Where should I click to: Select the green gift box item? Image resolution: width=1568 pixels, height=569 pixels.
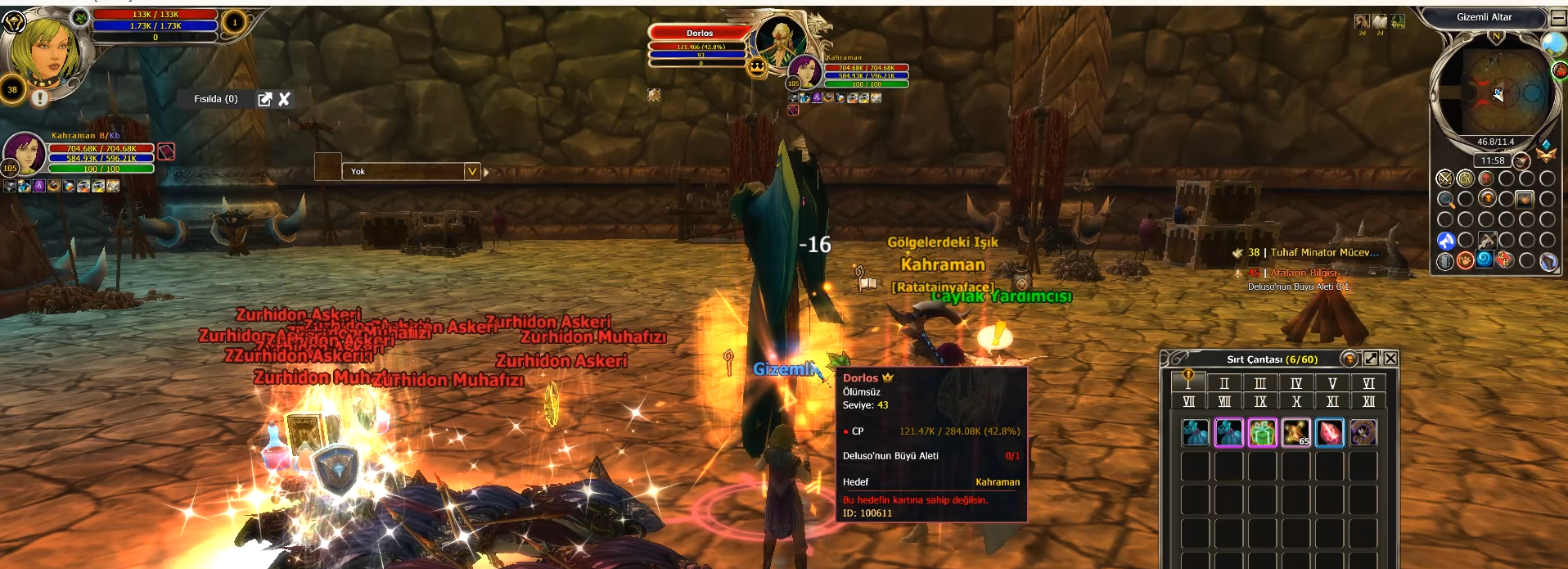coord(1262,432)
